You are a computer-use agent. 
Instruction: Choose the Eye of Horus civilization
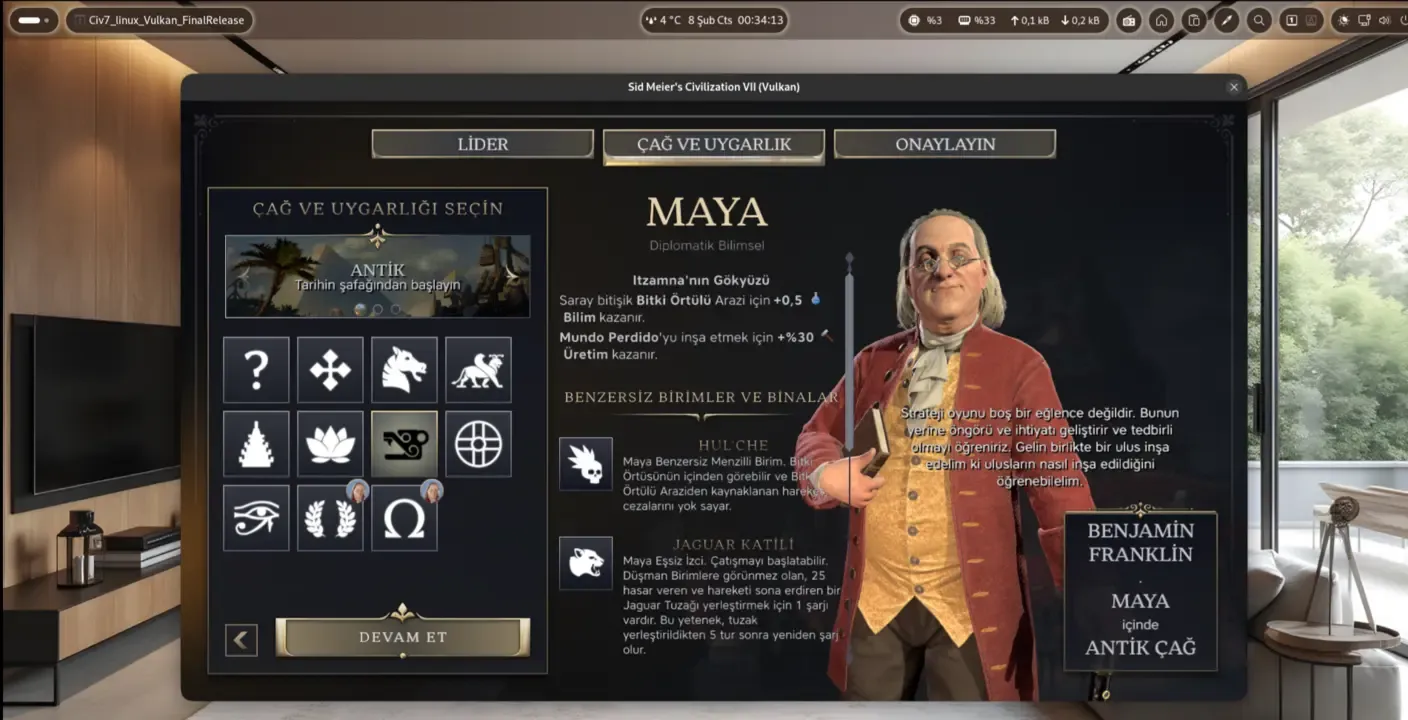click(x=256, y=518)
